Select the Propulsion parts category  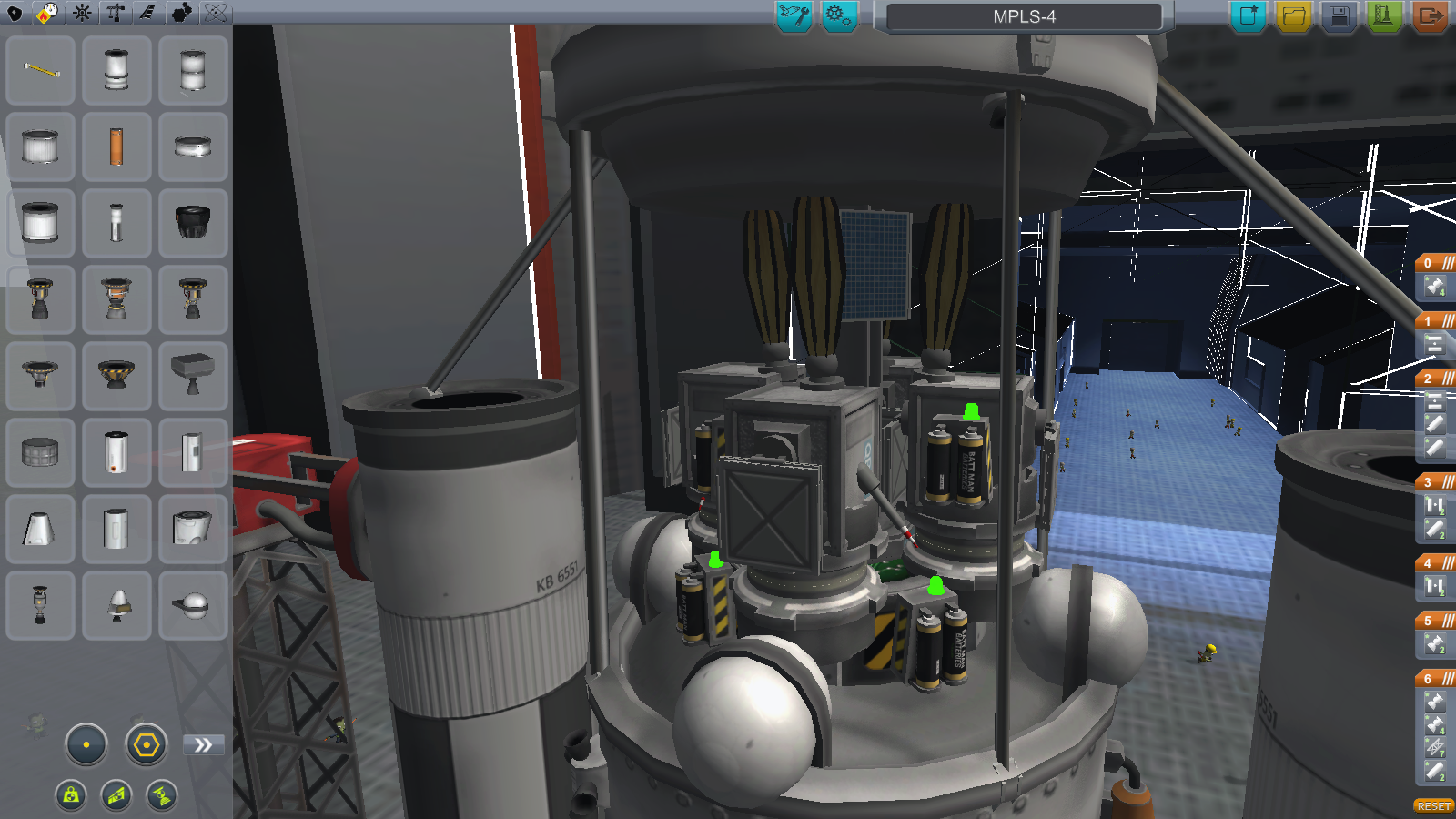tap(49, 14)
